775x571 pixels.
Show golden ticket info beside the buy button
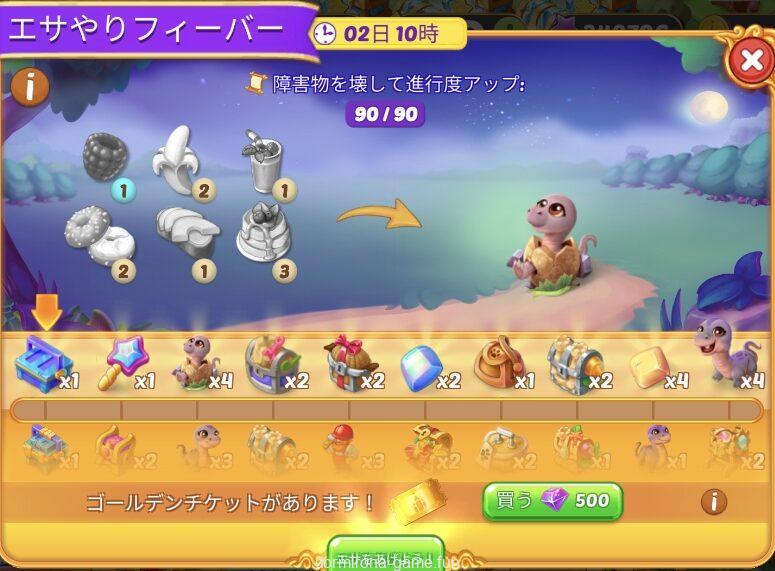713,501
